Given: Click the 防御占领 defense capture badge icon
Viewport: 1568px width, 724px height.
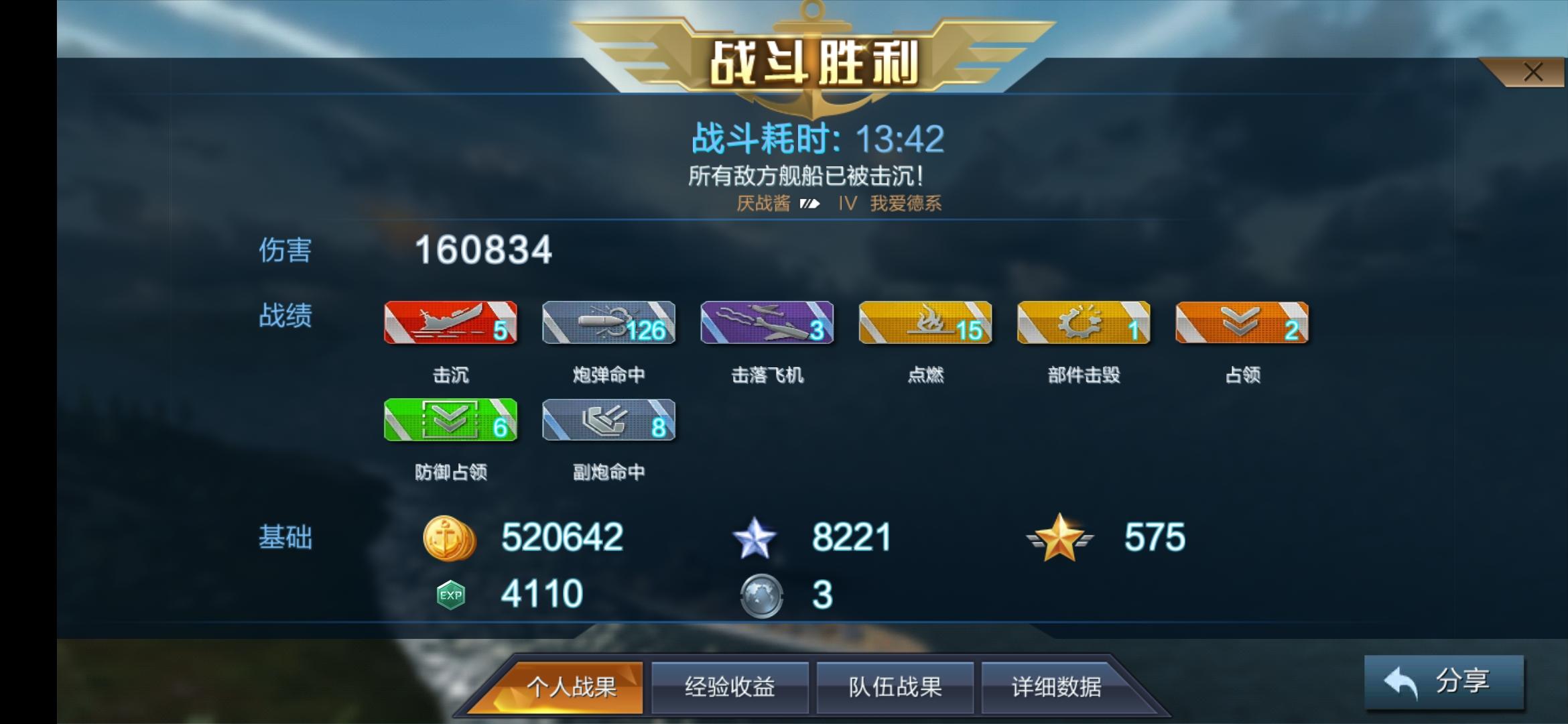Looking at the screenshot, I should point(450,421).
